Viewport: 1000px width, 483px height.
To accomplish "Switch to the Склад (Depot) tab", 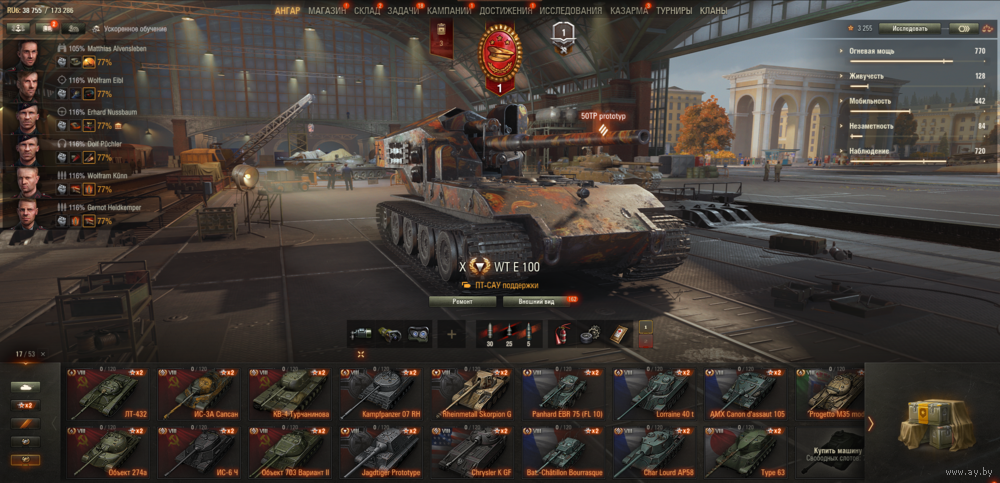I will [367, 10].
